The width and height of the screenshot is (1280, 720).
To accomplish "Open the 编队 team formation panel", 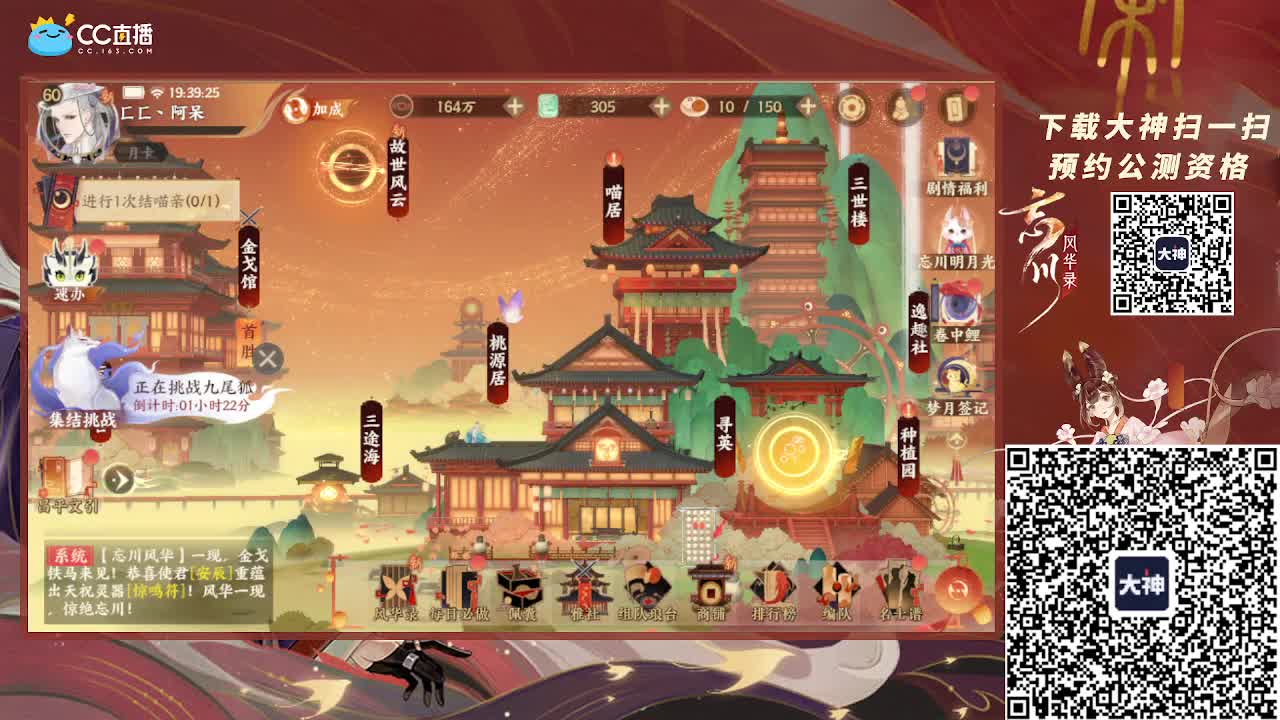I will coord(837,586).
